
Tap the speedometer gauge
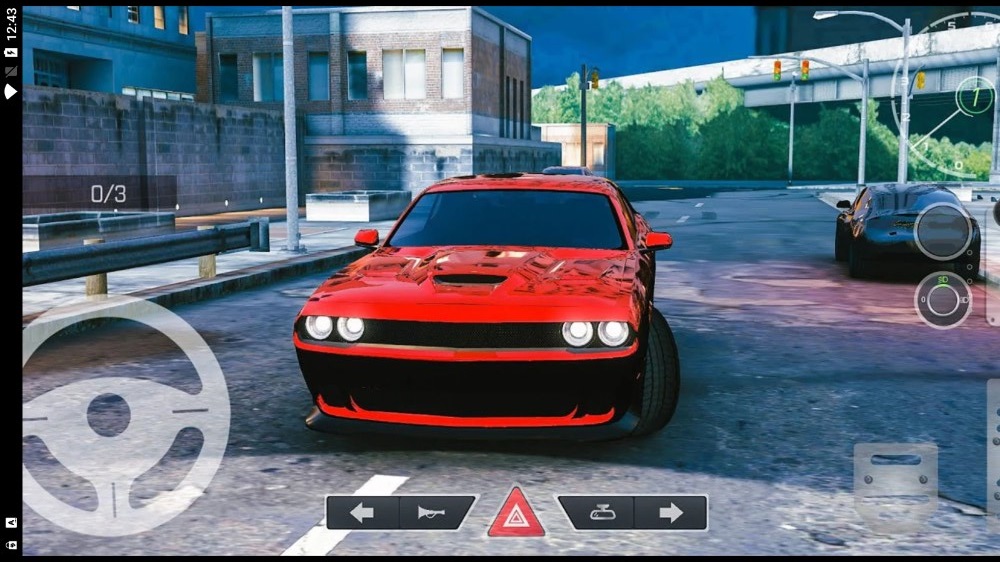(955, 95)
